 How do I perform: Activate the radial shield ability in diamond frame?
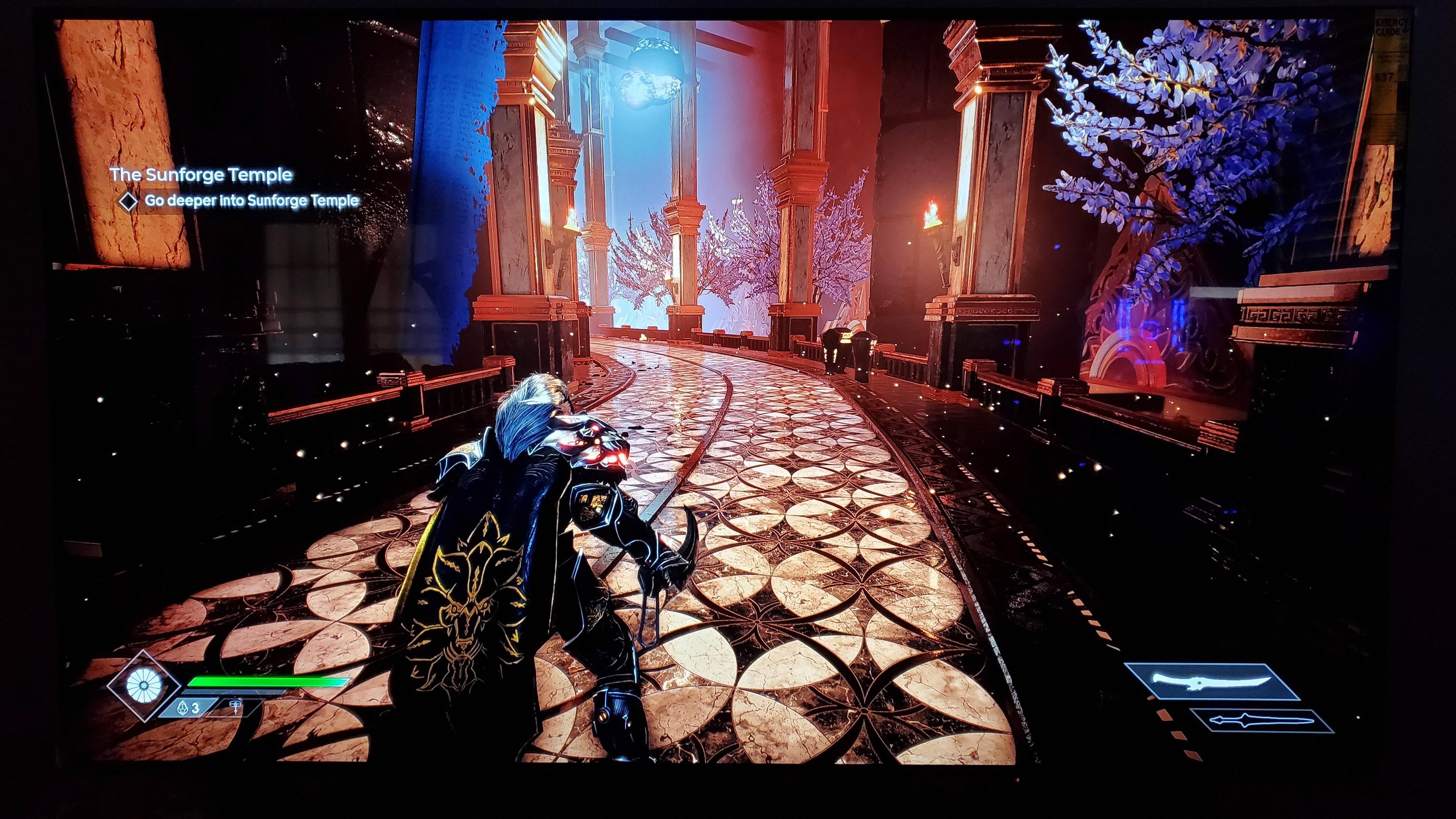tap(141, 685)
